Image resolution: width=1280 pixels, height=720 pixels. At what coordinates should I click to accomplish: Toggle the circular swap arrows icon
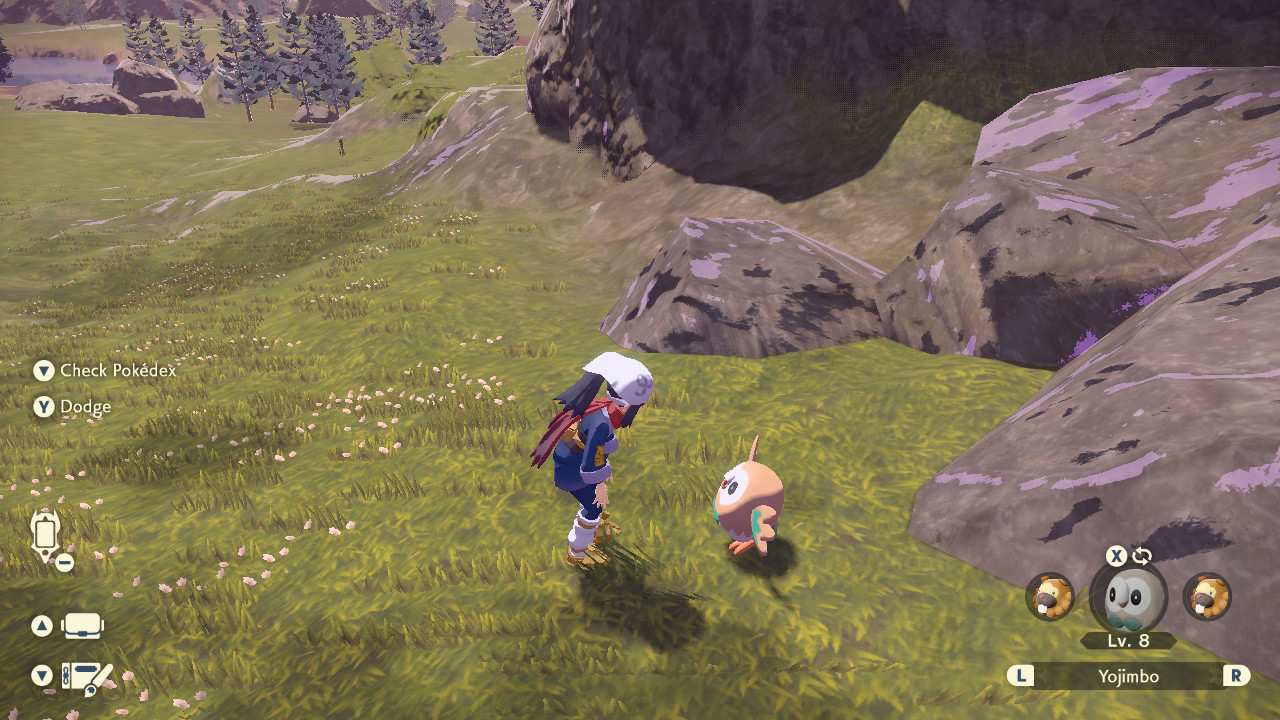pos(1142,556)
